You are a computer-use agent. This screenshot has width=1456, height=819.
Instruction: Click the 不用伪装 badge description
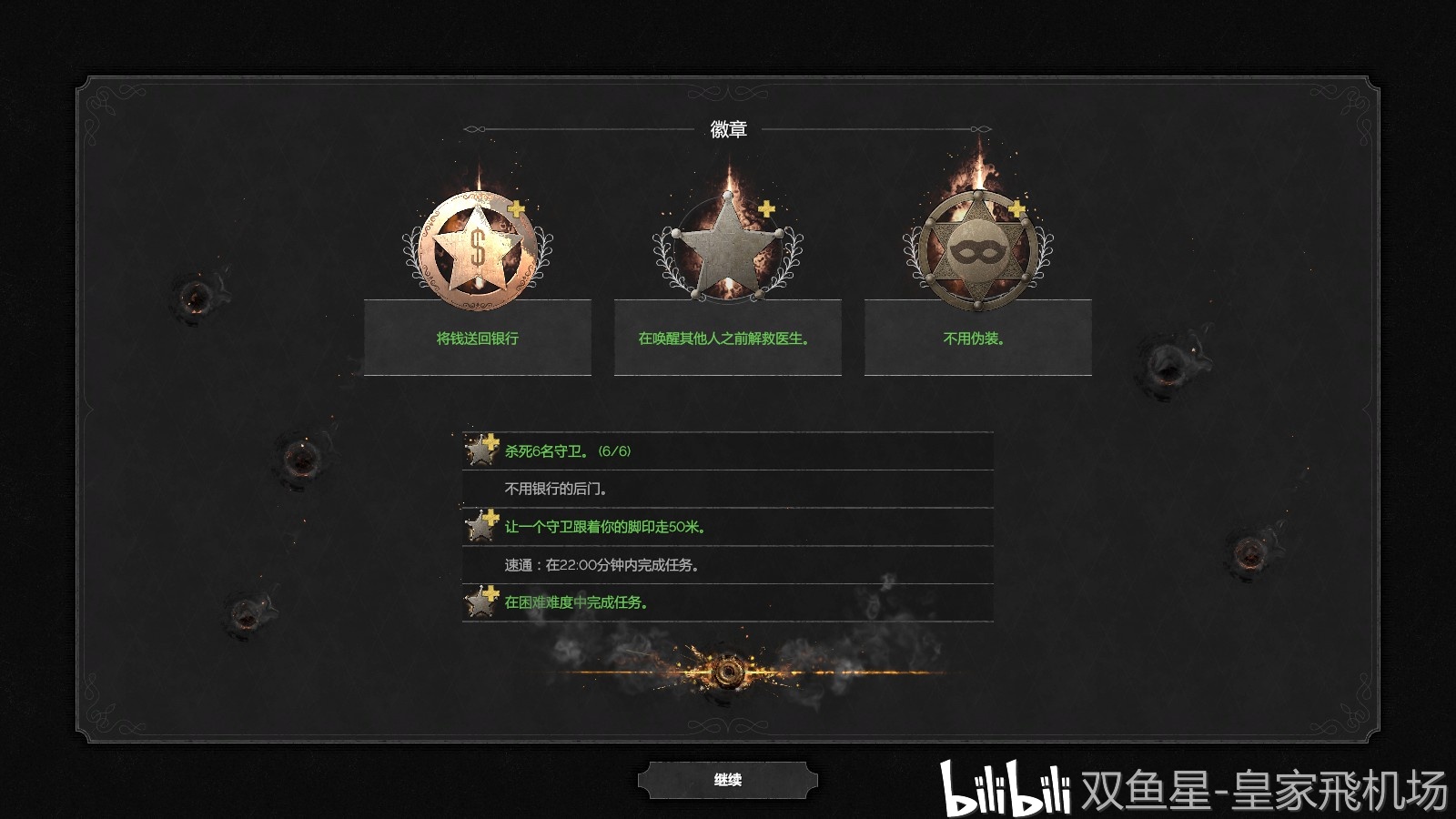tap(977, 338)
